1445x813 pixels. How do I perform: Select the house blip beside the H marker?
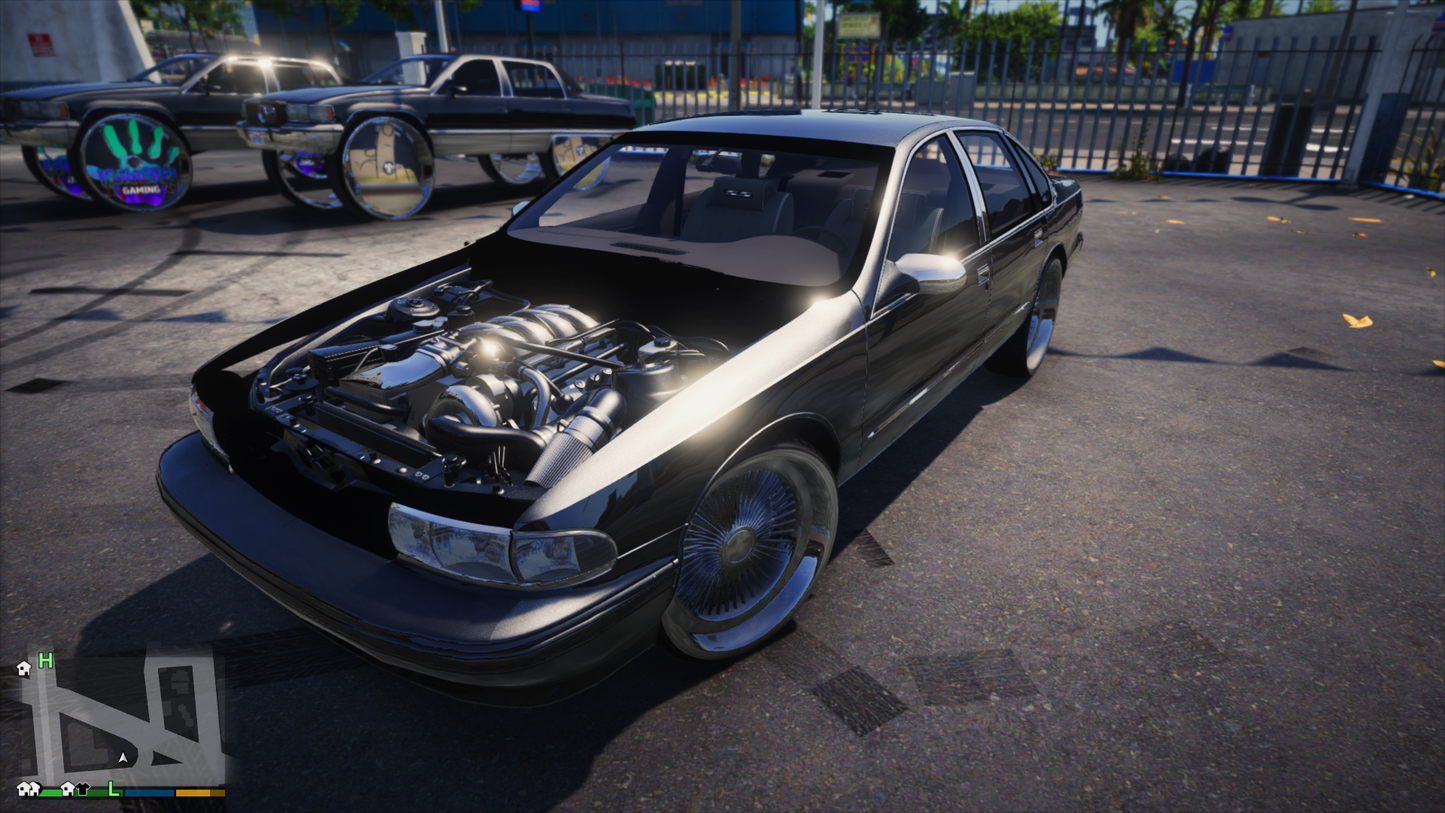point(24,669)
